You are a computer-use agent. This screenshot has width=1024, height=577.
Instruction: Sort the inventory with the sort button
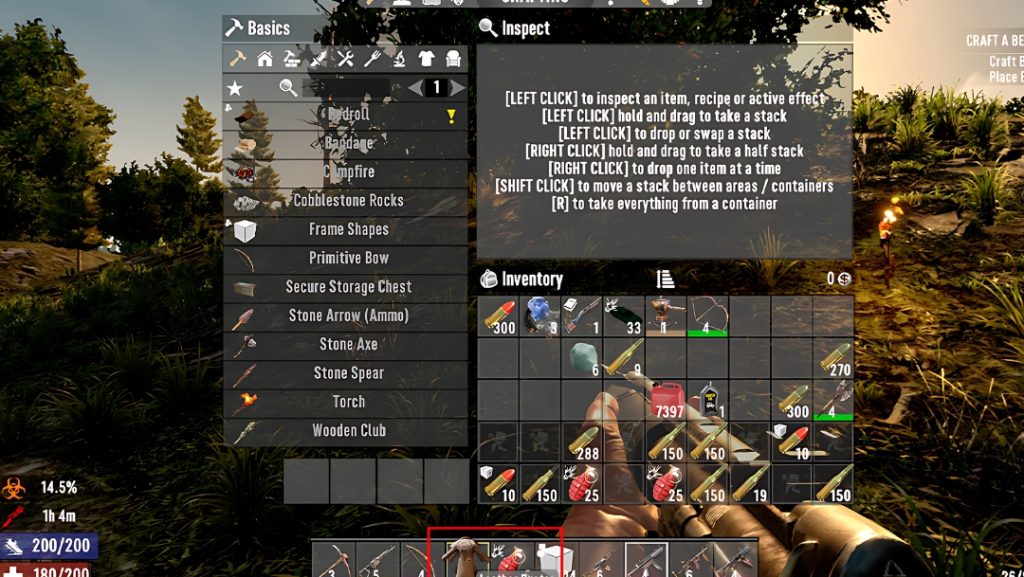pyautogui.click(x=666, y=279)
